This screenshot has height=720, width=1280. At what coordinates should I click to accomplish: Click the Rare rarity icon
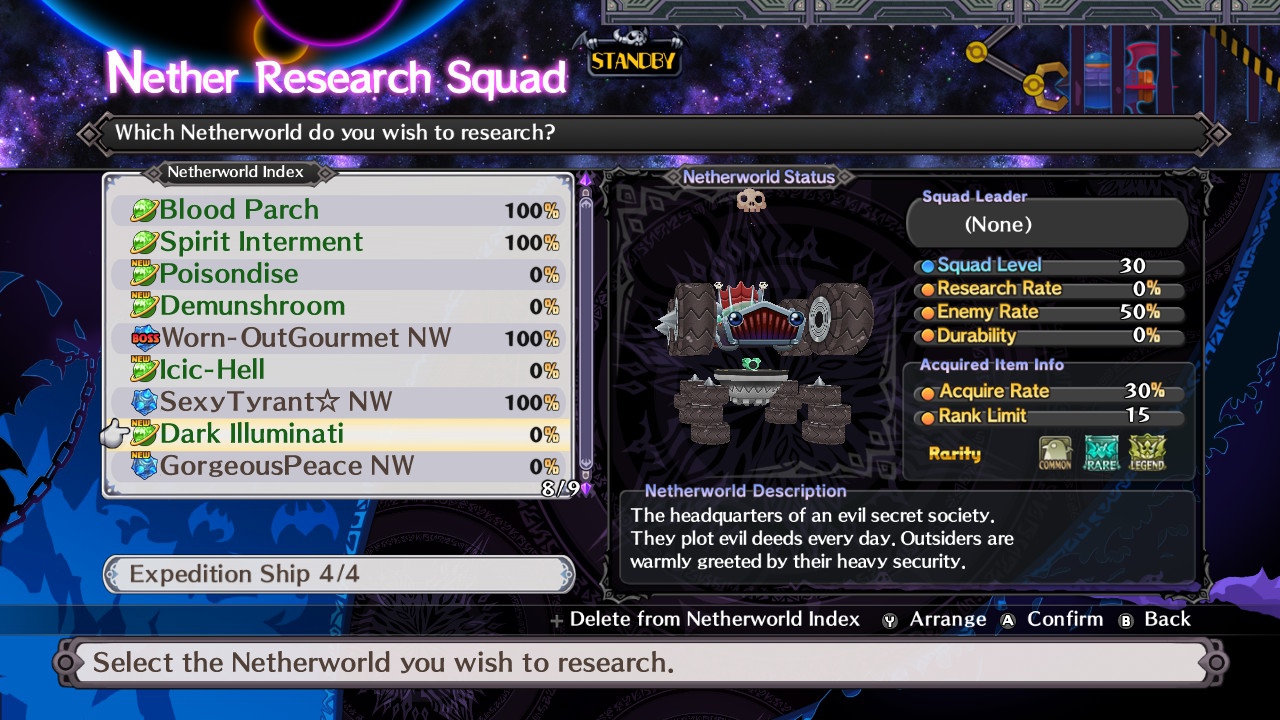(1101, 453)
